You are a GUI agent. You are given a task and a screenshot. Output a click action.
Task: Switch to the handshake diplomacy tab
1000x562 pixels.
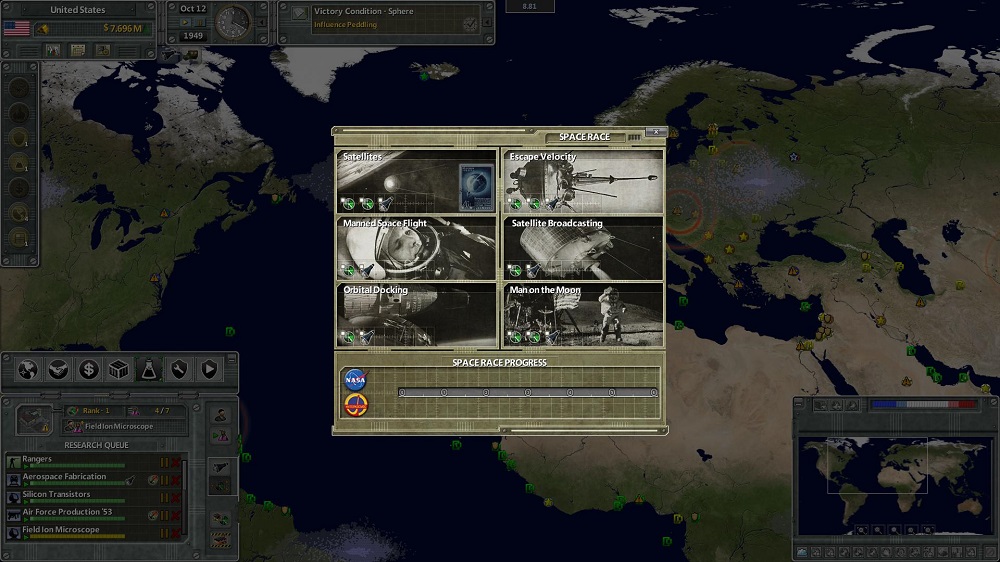pyautogui.click(x=58, y=370)
